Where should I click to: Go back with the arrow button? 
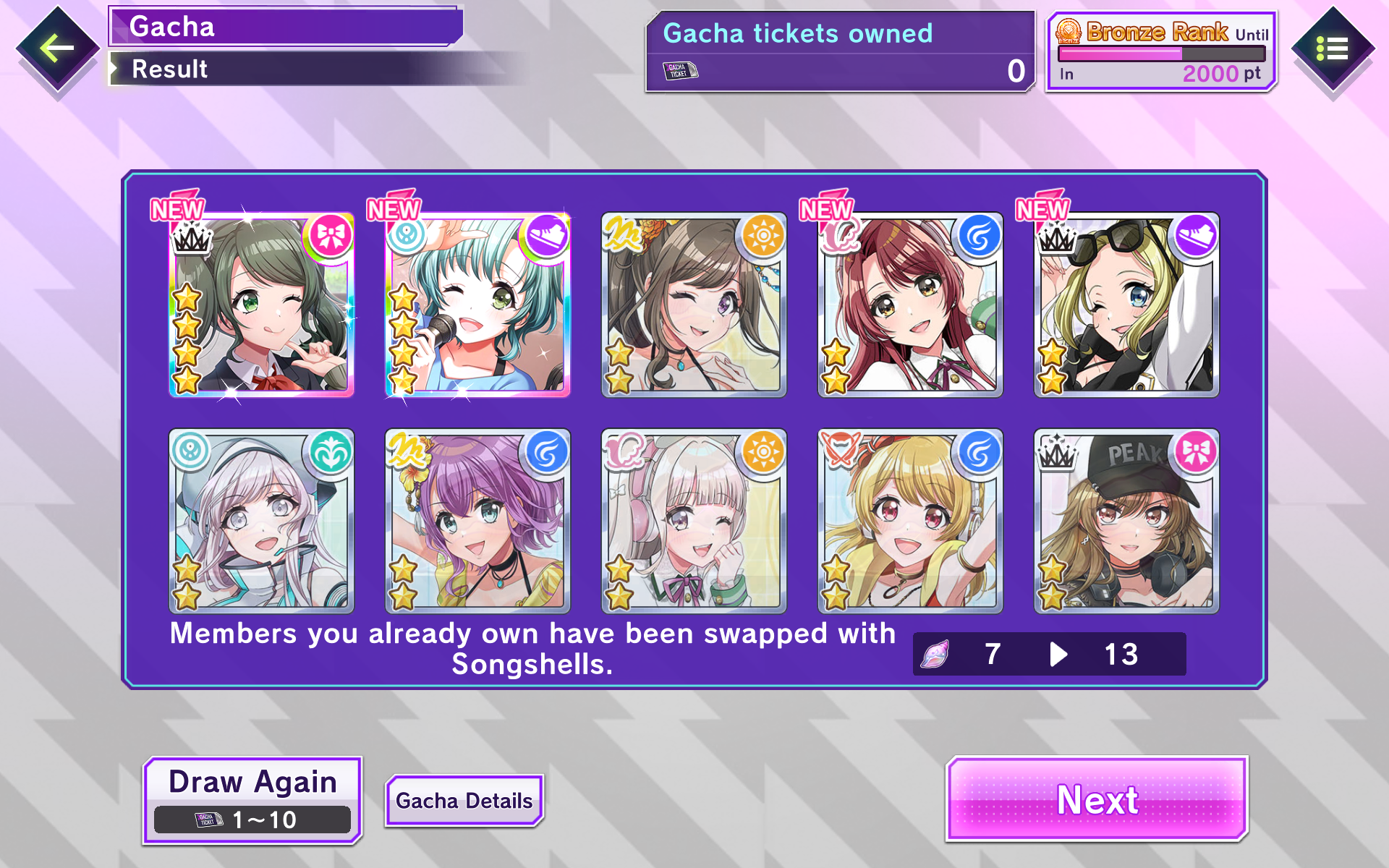[57, 49]
